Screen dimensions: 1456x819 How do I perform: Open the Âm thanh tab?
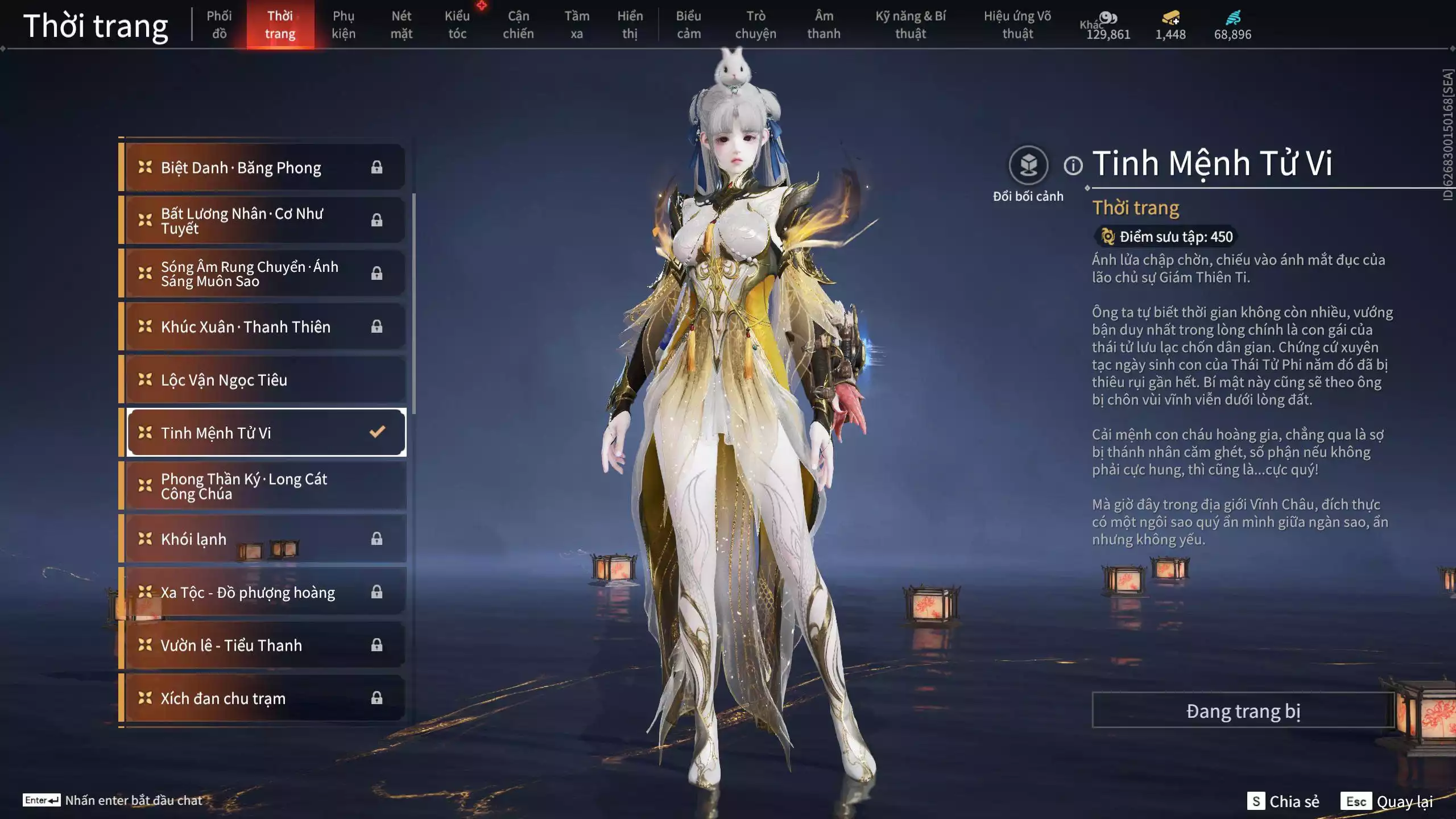(824, 24)
